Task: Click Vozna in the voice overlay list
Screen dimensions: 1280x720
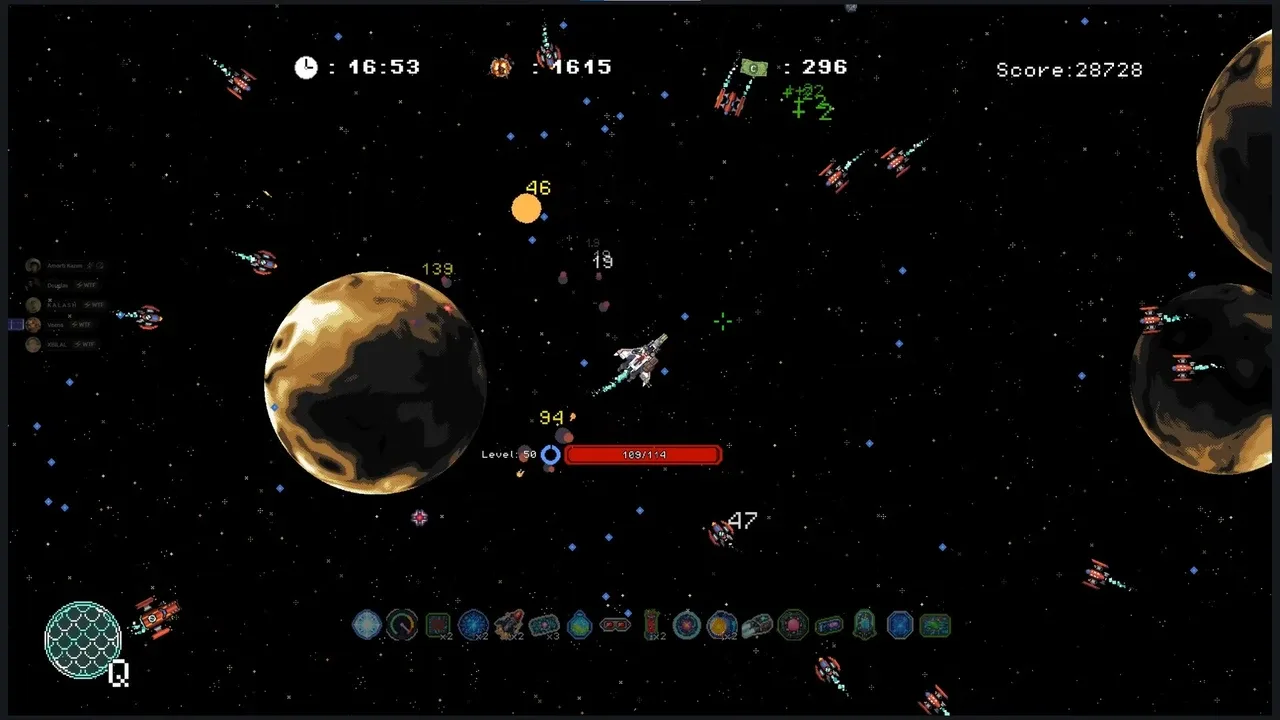Action: (x=57, y=325)
